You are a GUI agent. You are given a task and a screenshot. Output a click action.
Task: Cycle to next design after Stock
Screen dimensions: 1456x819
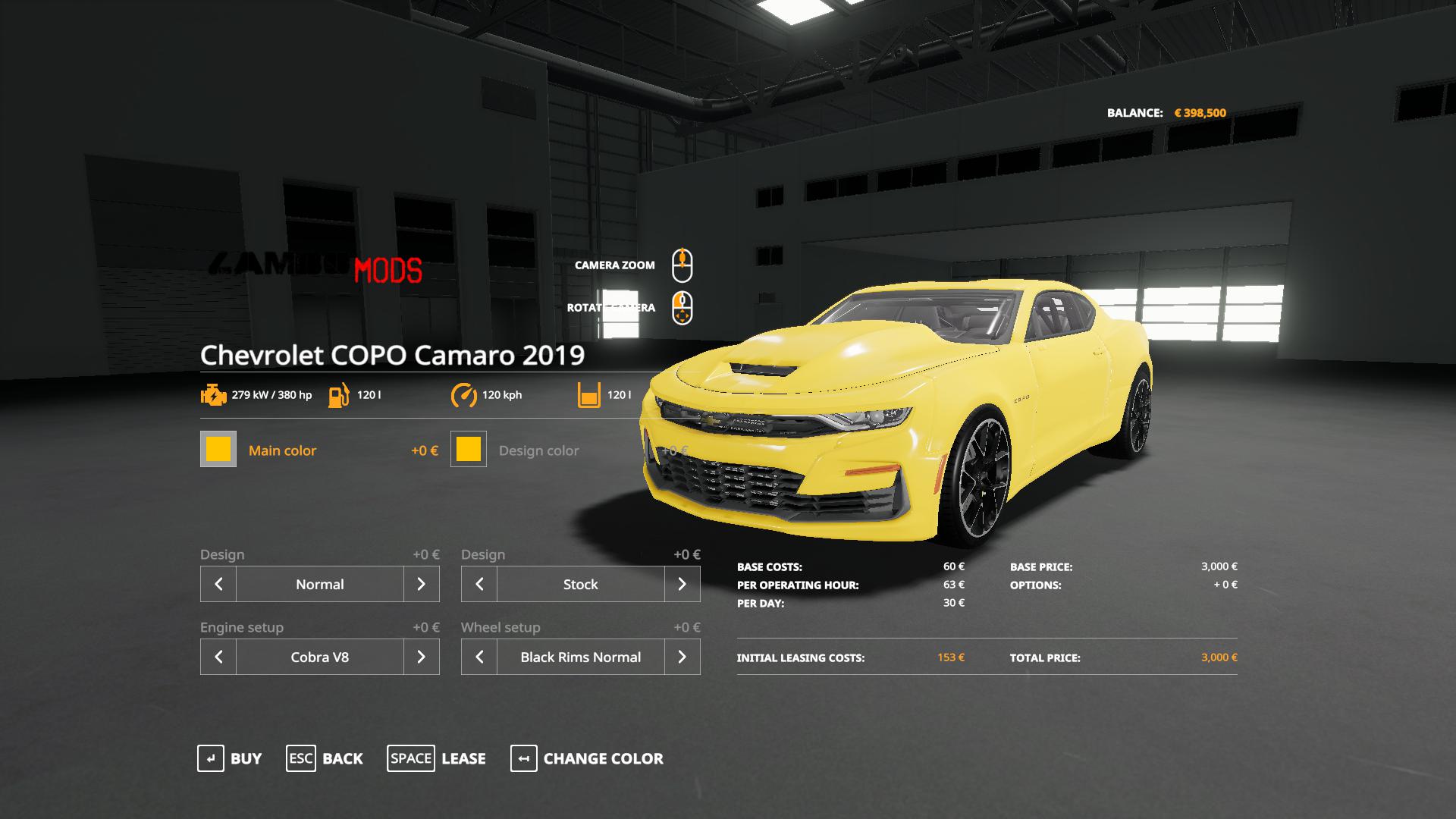682,584
